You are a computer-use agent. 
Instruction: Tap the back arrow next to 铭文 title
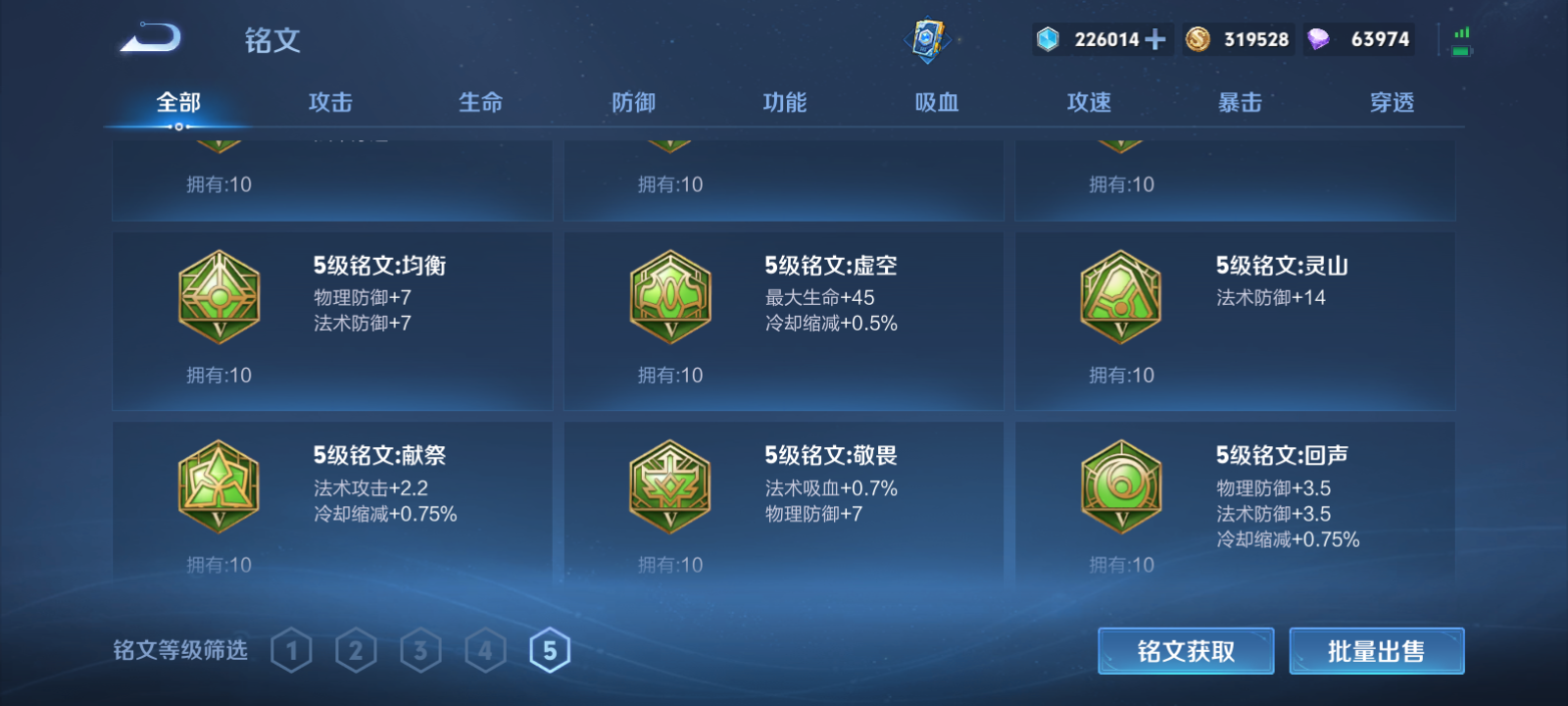(x=152, y=37)
